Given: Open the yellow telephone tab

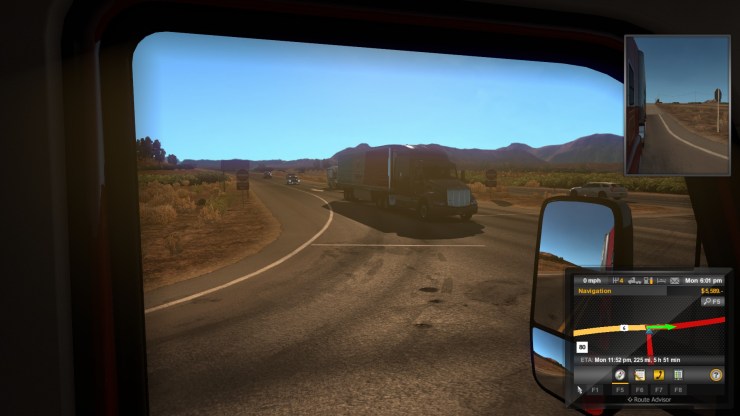Looking at the screenshot, I should pos(659,374).
